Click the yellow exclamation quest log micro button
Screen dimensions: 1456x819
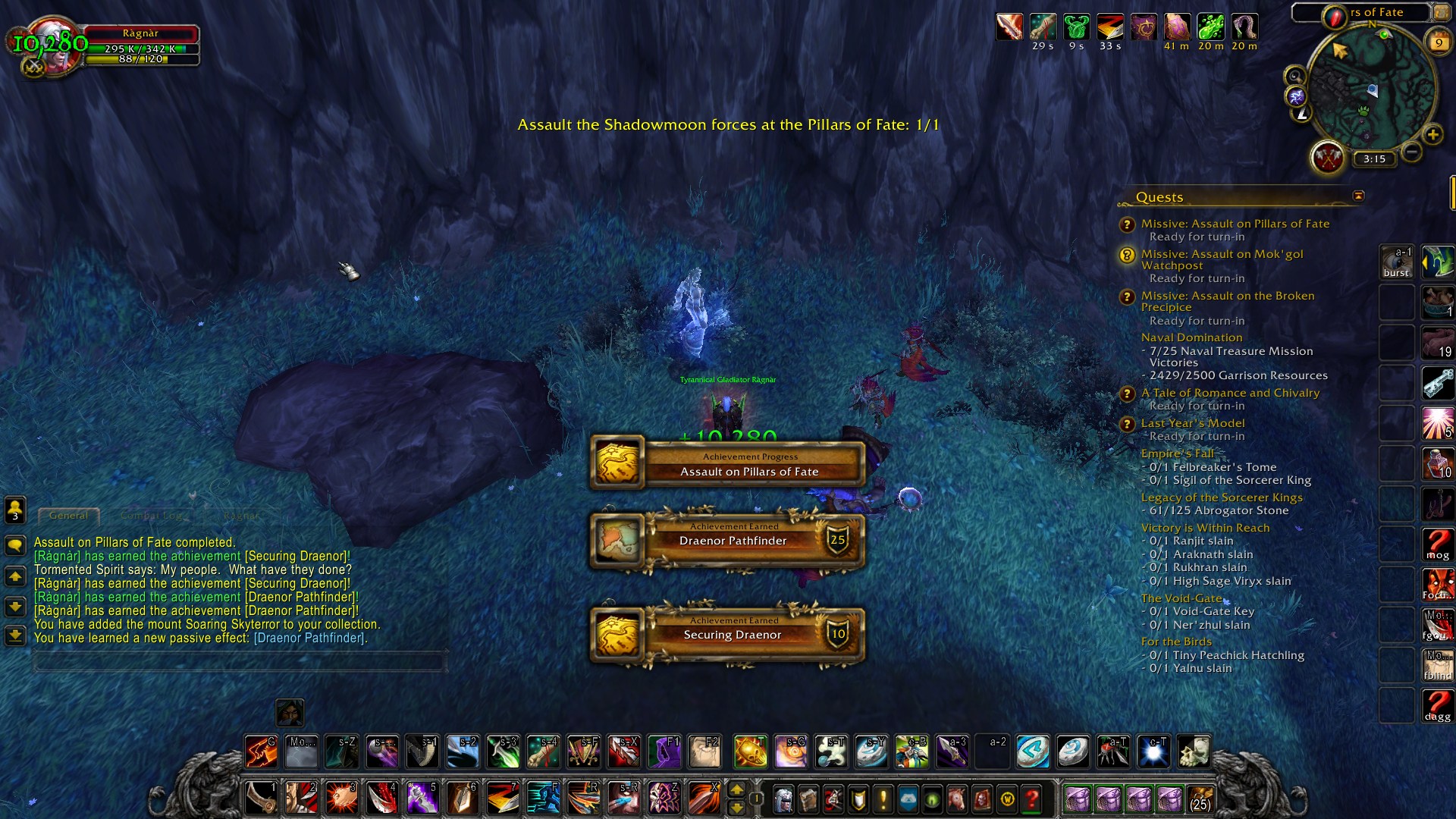[883, 799]
